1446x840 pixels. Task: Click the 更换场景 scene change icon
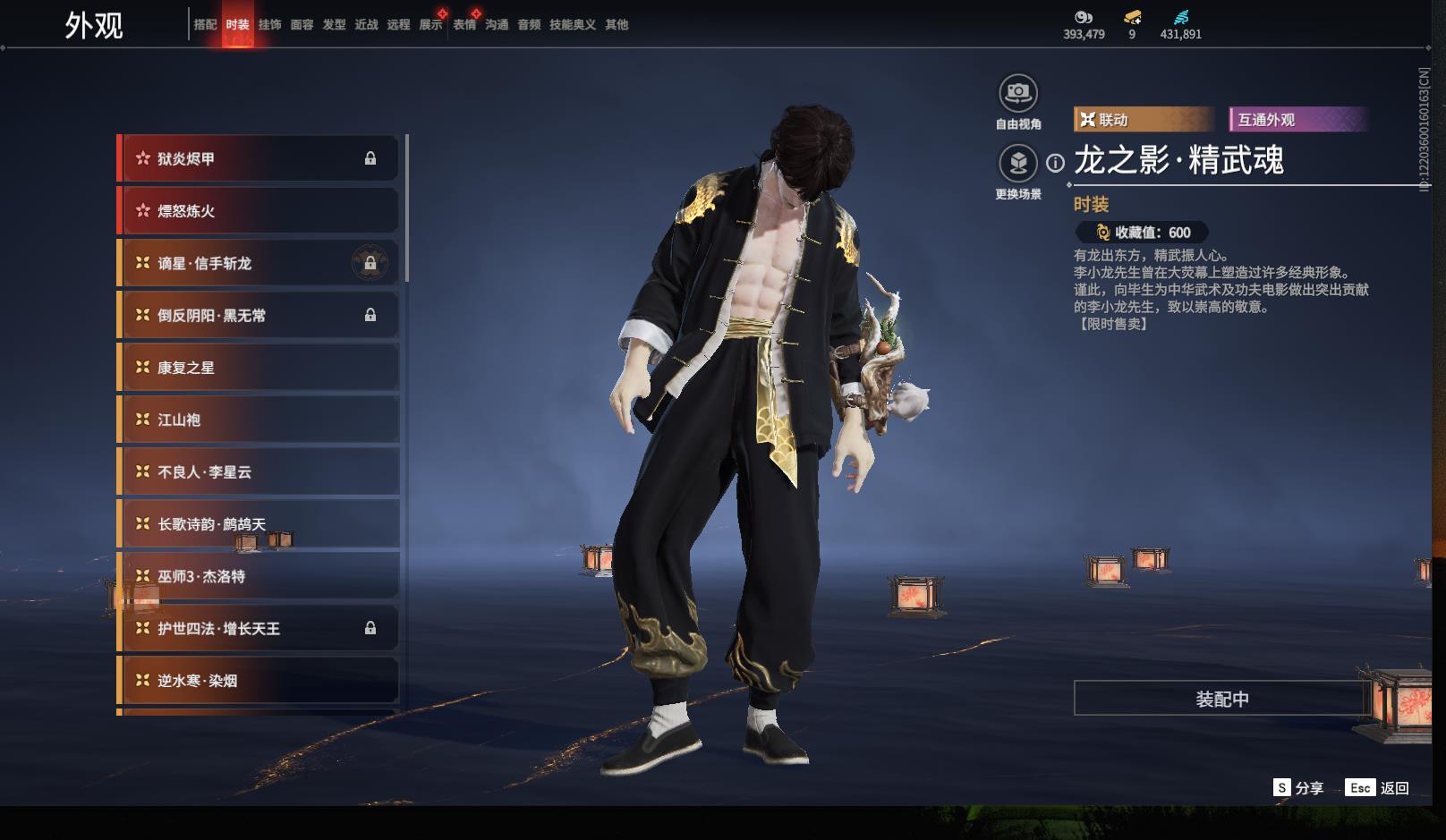pos(1017,164)
